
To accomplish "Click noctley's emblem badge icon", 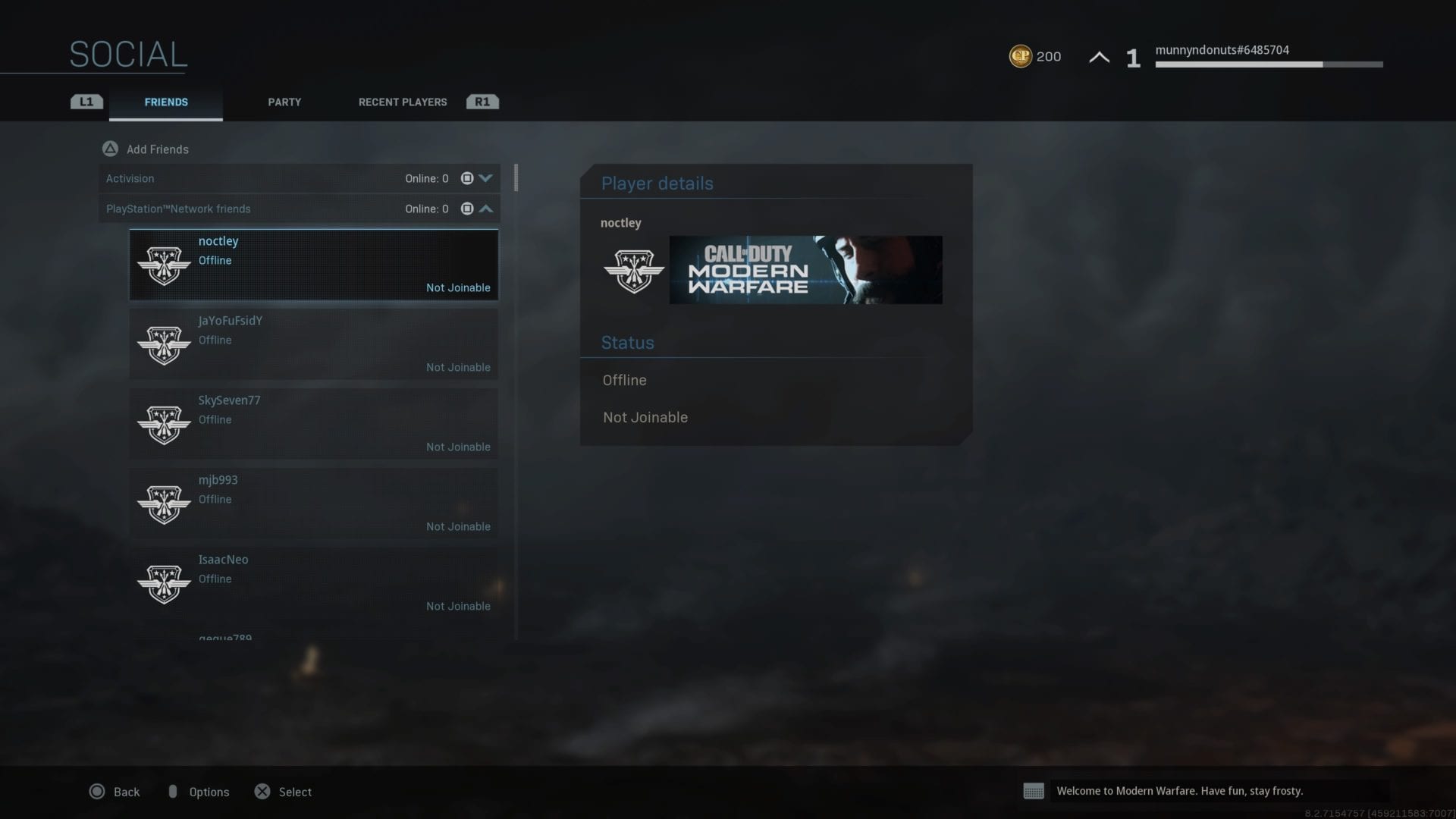I will (164, 265).
